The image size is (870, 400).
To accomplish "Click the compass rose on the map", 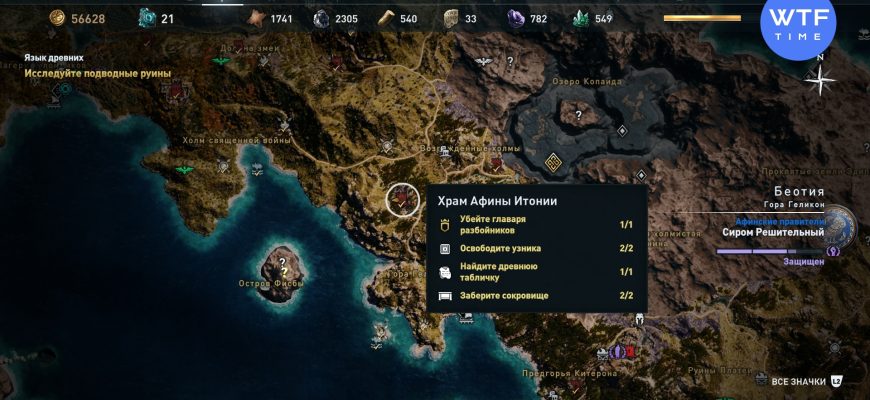I will (x=820, y=80).
